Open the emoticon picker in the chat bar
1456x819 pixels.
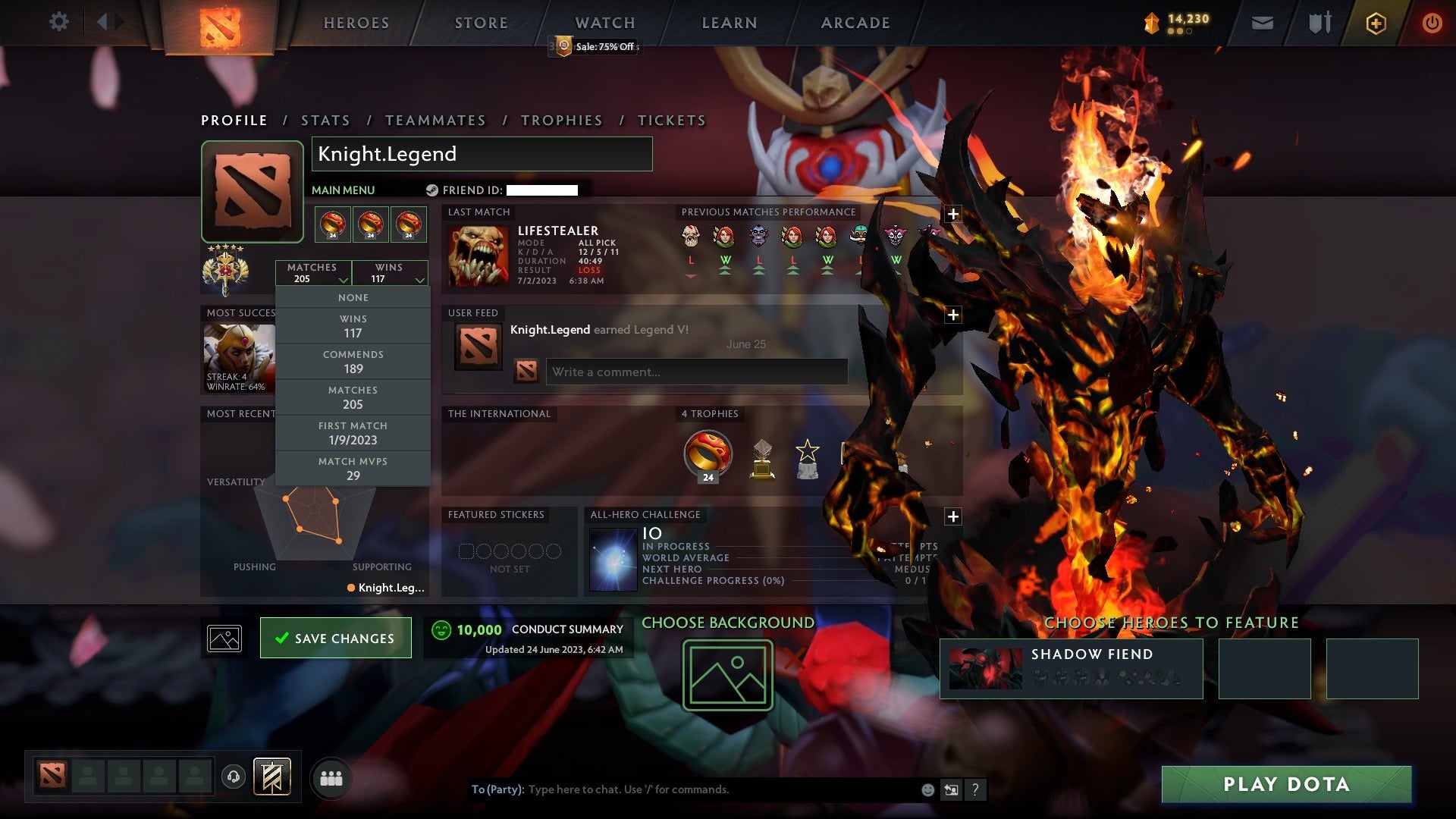(927, 789)
